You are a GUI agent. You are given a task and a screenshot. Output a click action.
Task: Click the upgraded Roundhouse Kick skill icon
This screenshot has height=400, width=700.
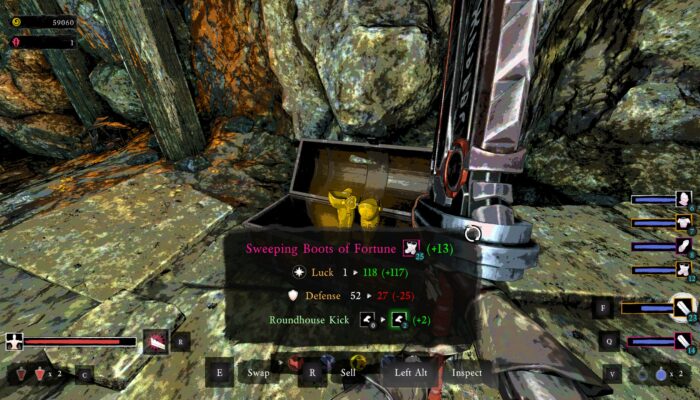(399, 320)
